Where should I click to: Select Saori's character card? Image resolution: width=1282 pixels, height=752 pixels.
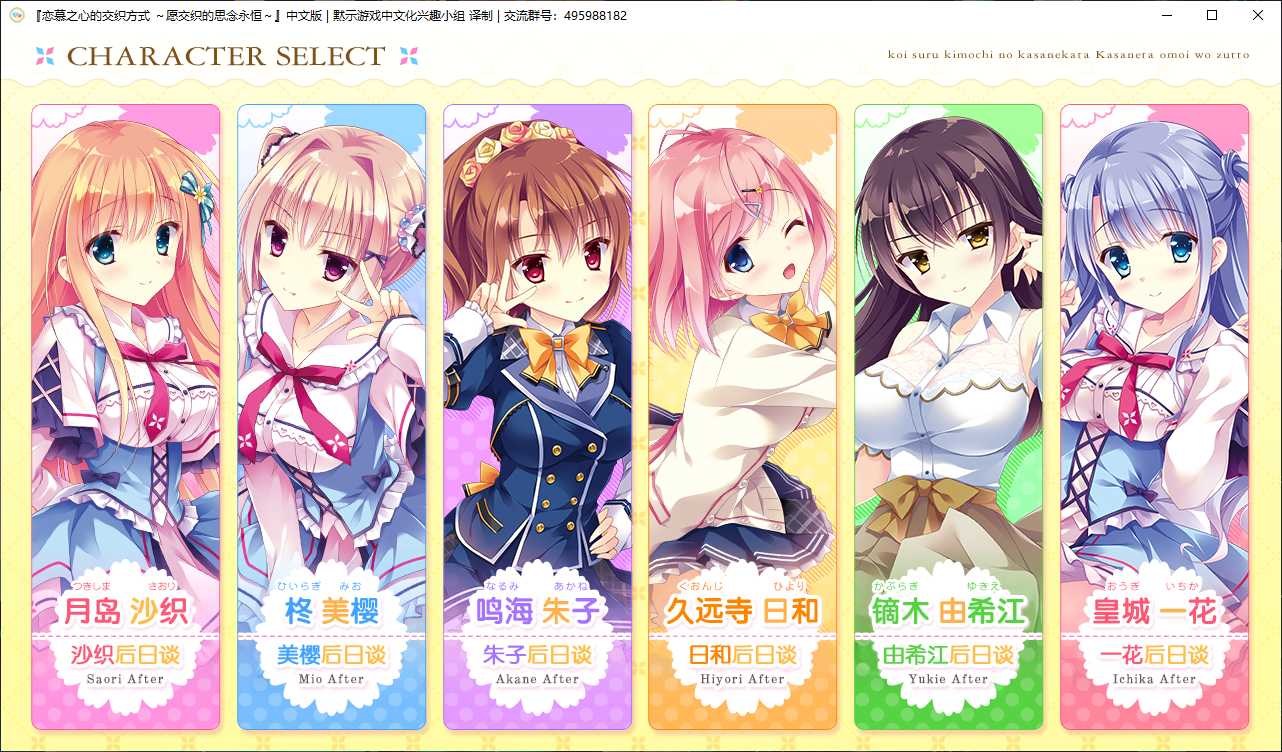click(x=125, y=350)
